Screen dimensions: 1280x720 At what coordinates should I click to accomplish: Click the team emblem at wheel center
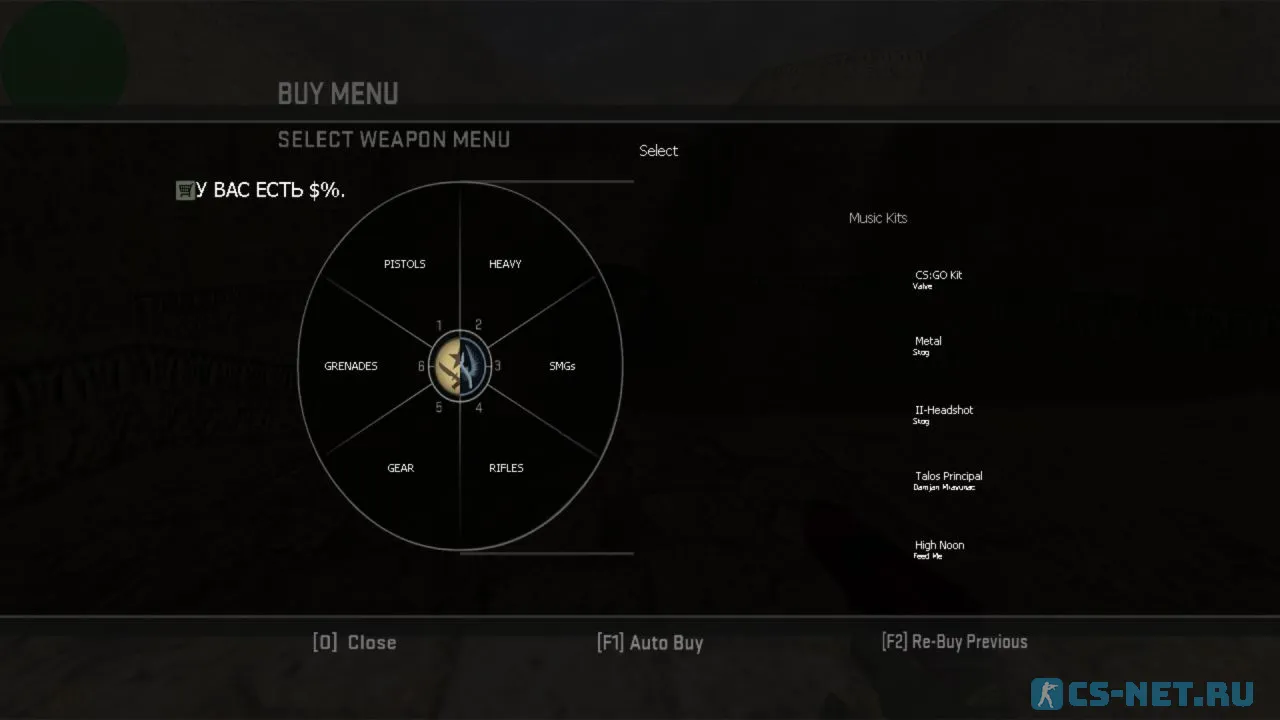pos(460,366)
